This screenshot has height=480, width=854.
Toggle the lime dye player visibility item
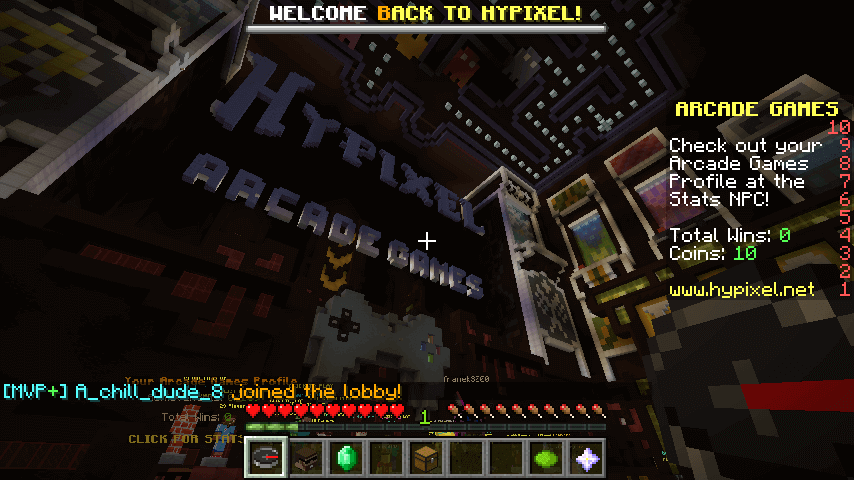pyautogui.click(x=547, y=457)
